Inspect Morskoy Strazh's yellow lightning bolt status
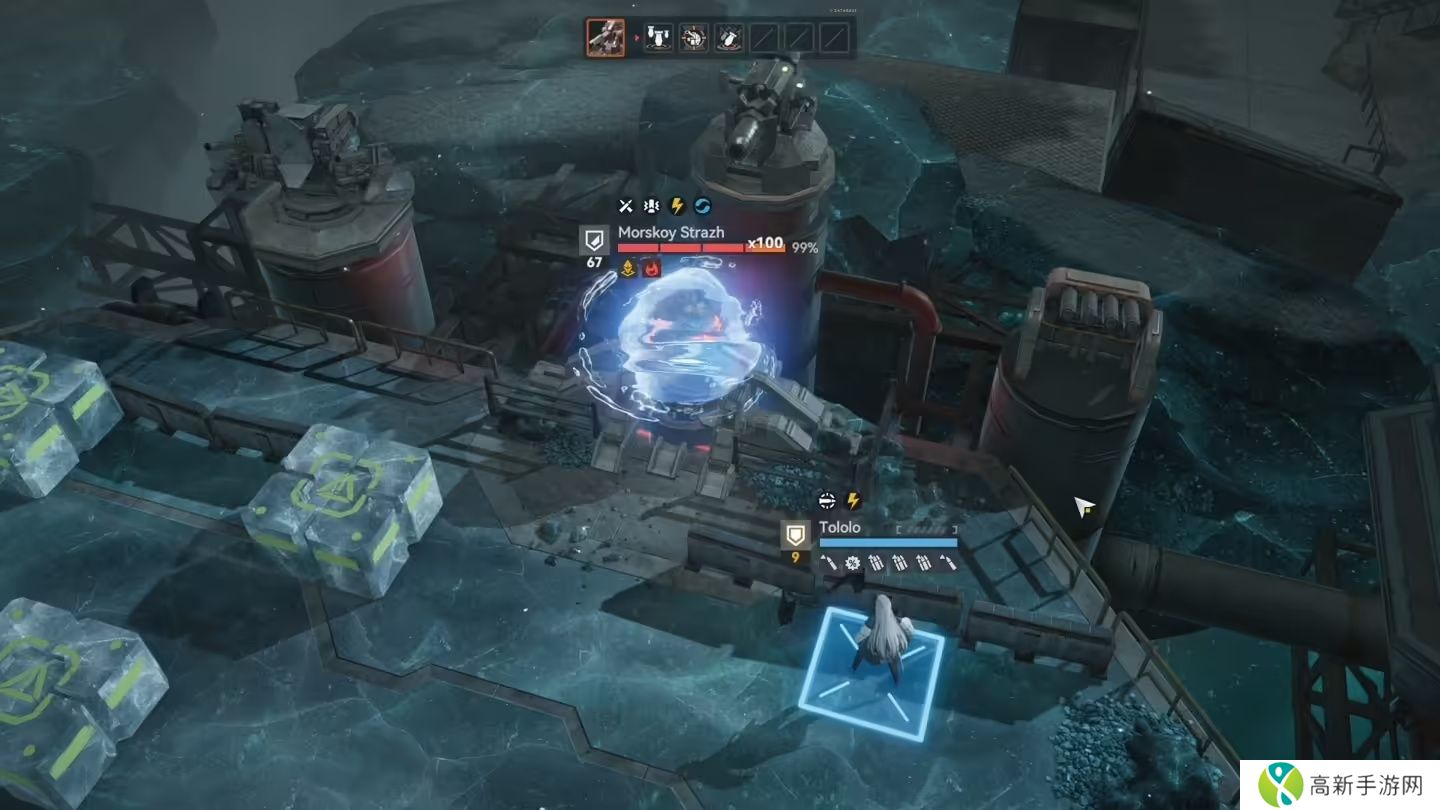 677,206
